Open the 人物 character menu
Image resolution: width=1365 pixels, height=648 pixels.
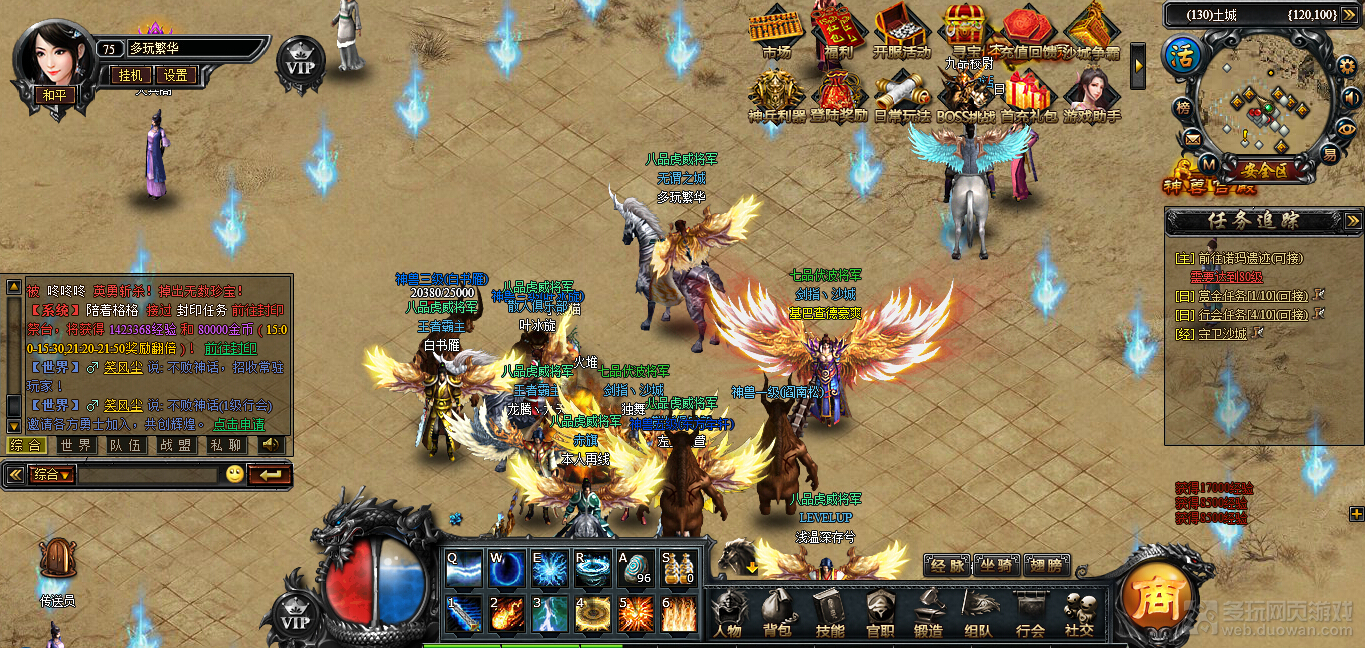[x=727, y=610]
